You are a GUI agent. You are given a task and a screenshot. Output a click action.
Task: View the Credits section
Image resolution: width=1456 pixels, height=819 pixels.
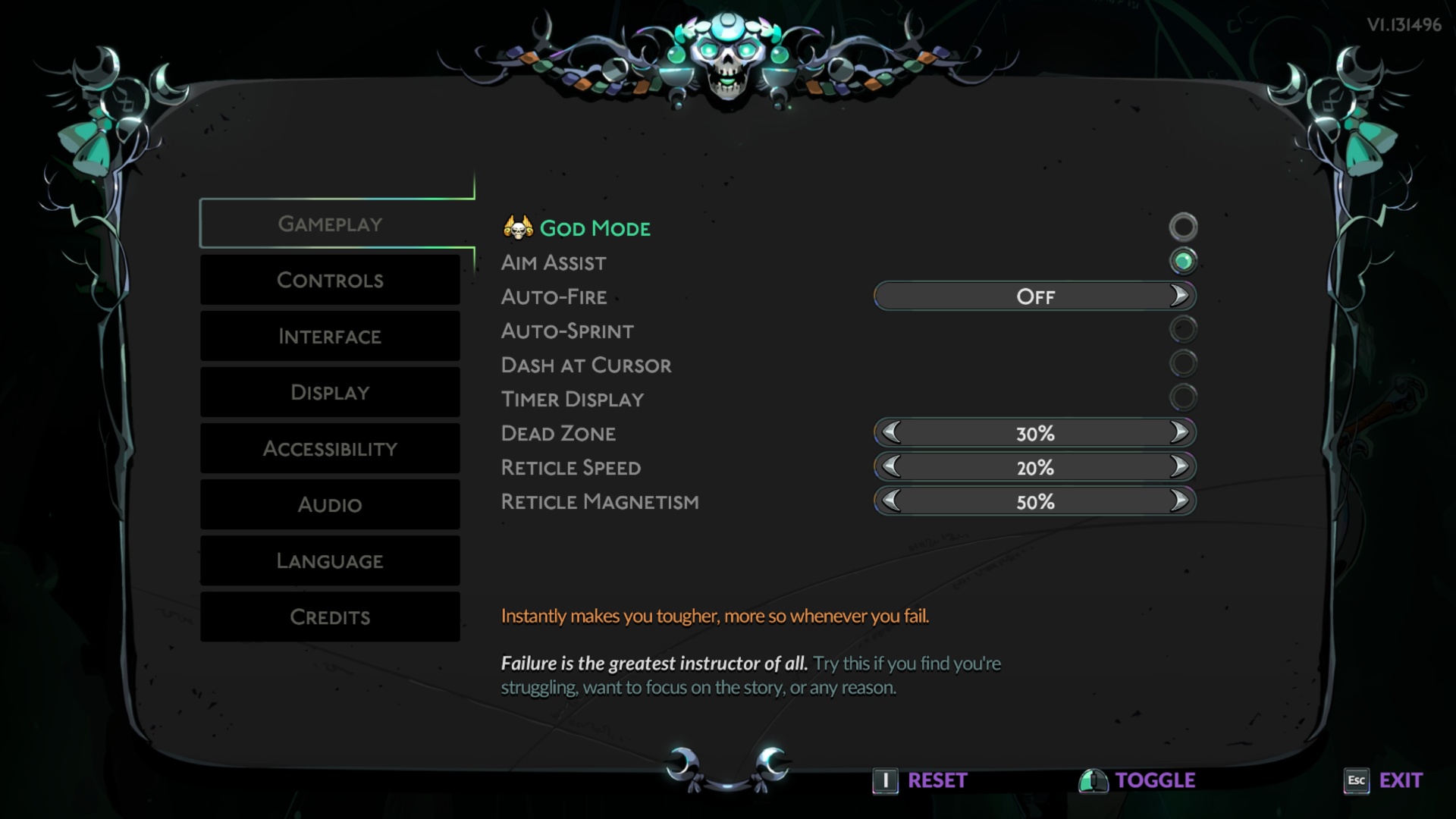[330, 617]
